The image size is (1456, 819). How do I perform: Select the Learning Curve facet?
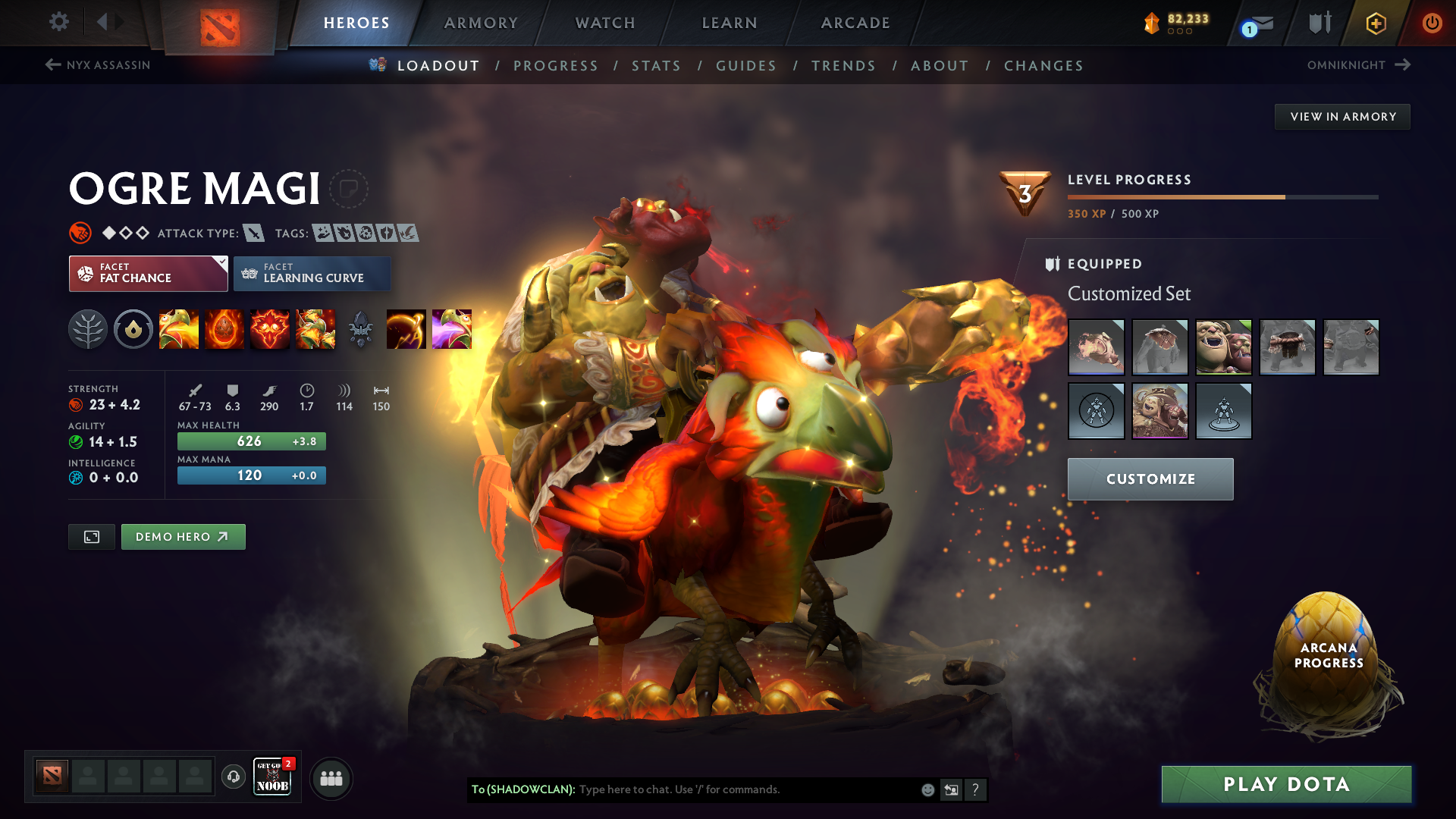(312, 273)
